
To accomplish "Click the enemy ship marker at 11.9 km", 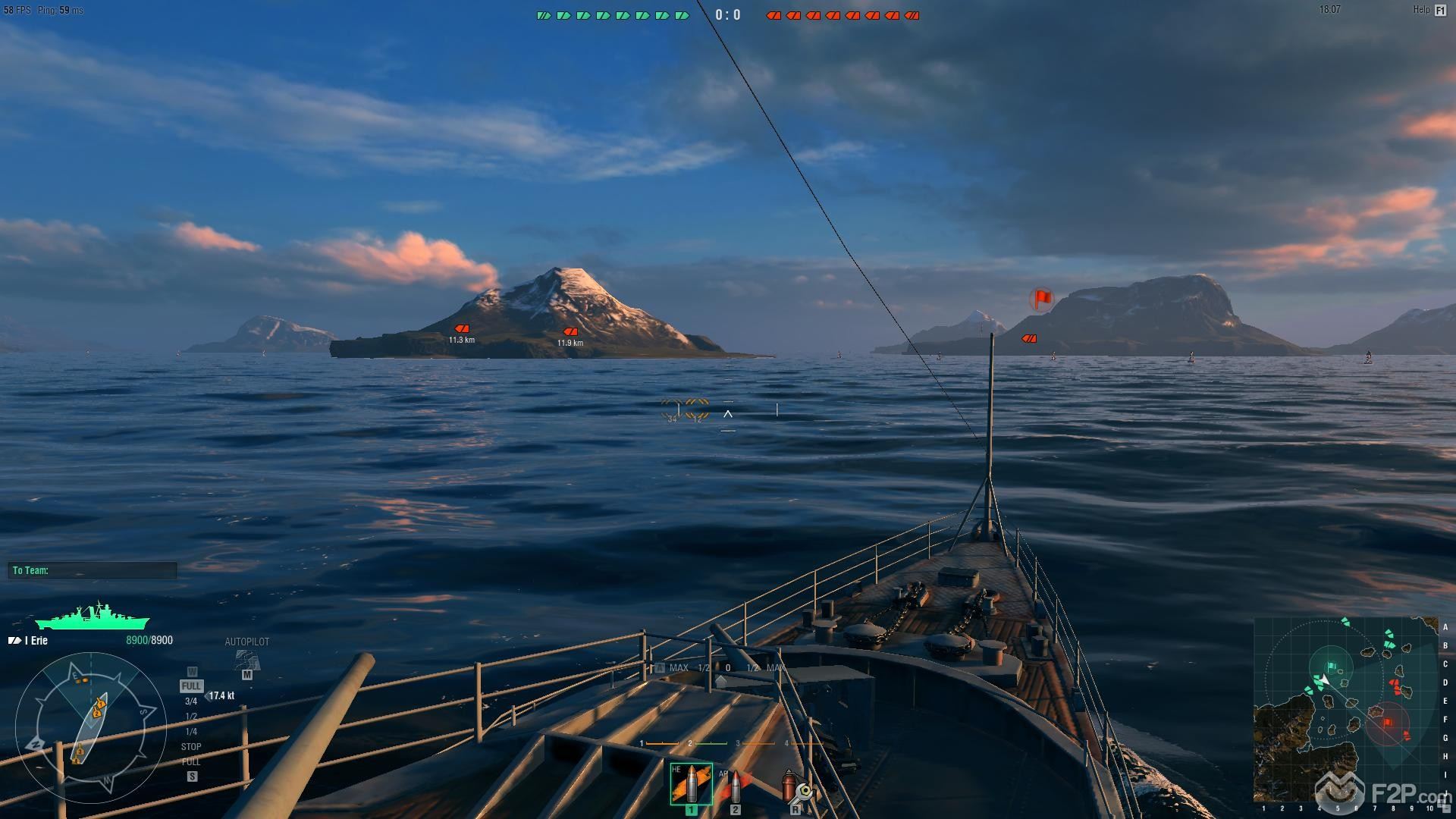I will [570, 331].
